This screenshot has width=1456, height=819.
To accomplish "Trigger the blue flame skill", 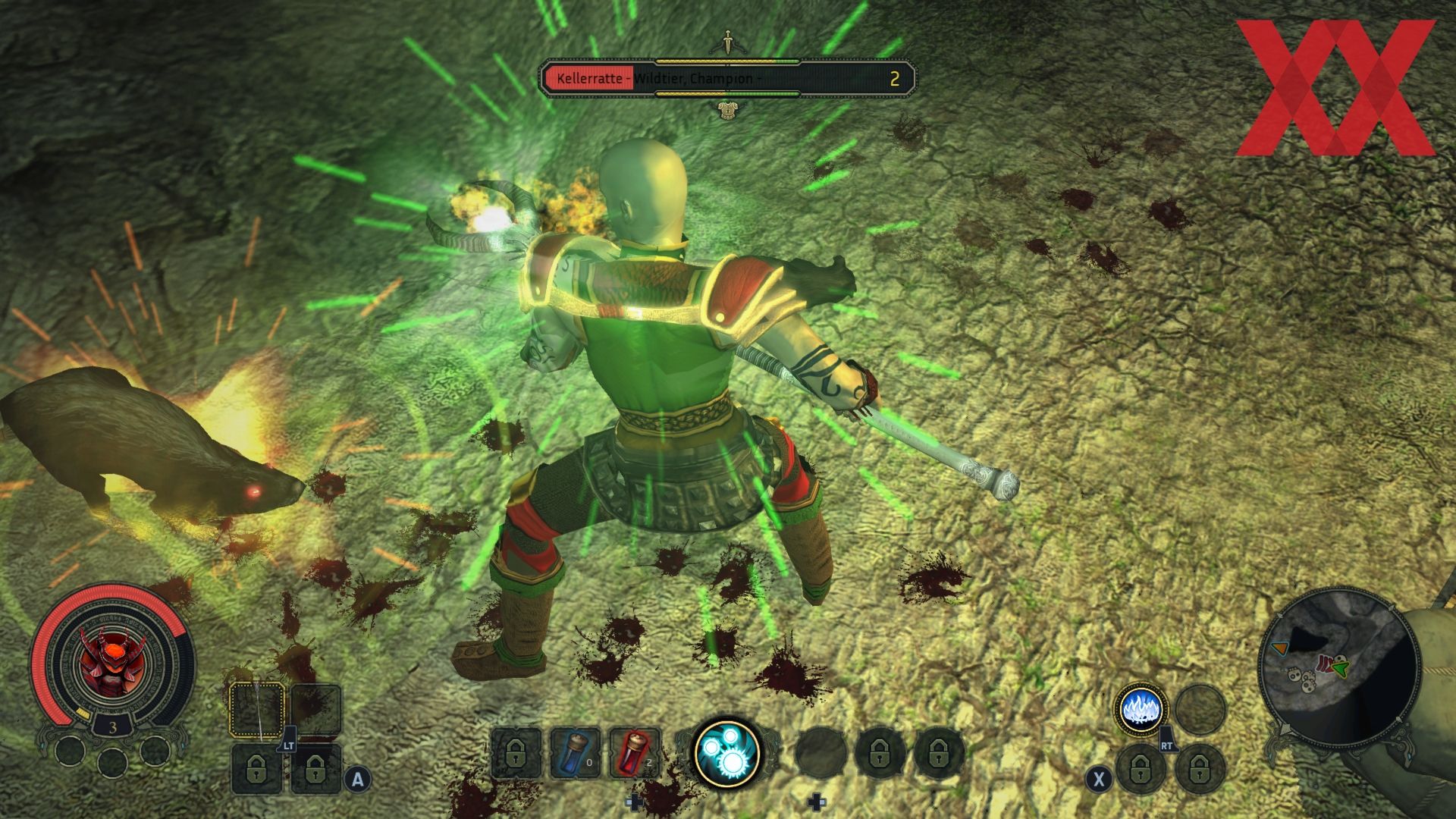I will click(x=1141, y=710).
